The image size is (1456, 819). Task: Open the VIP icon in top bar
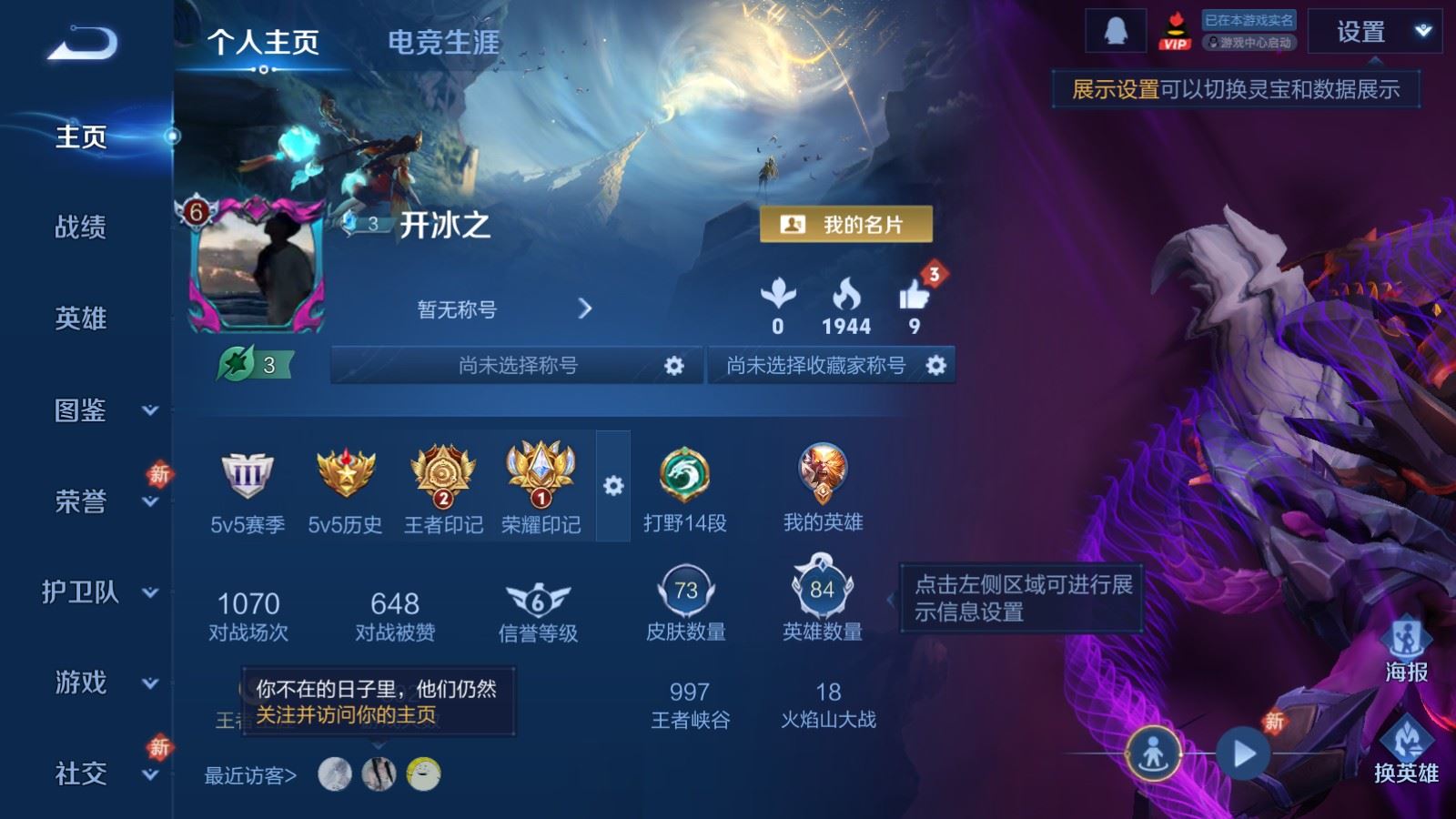(x=1174, y=32)
